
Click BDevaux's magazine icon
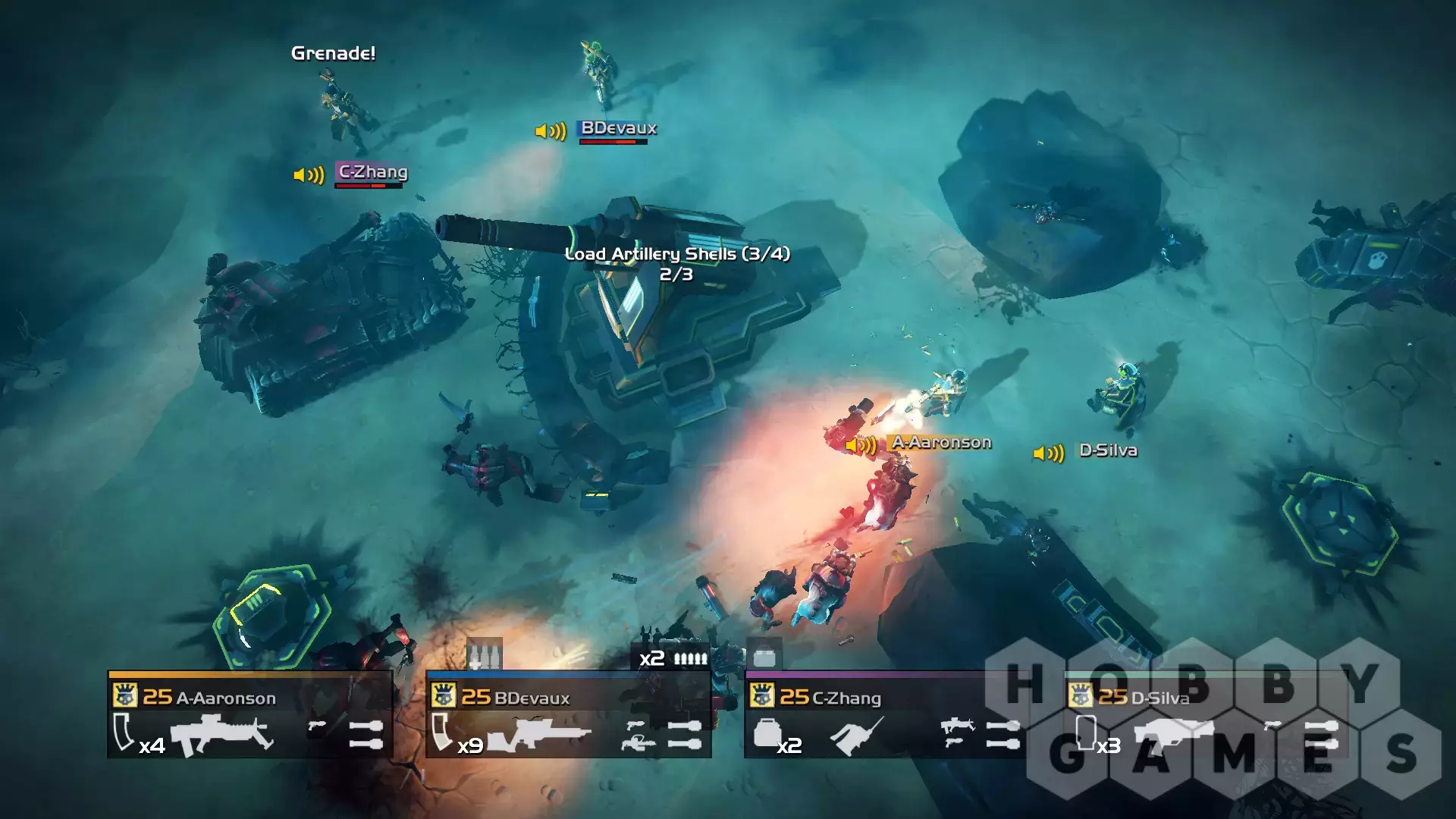pyautogui.click(x=441, y=732)
